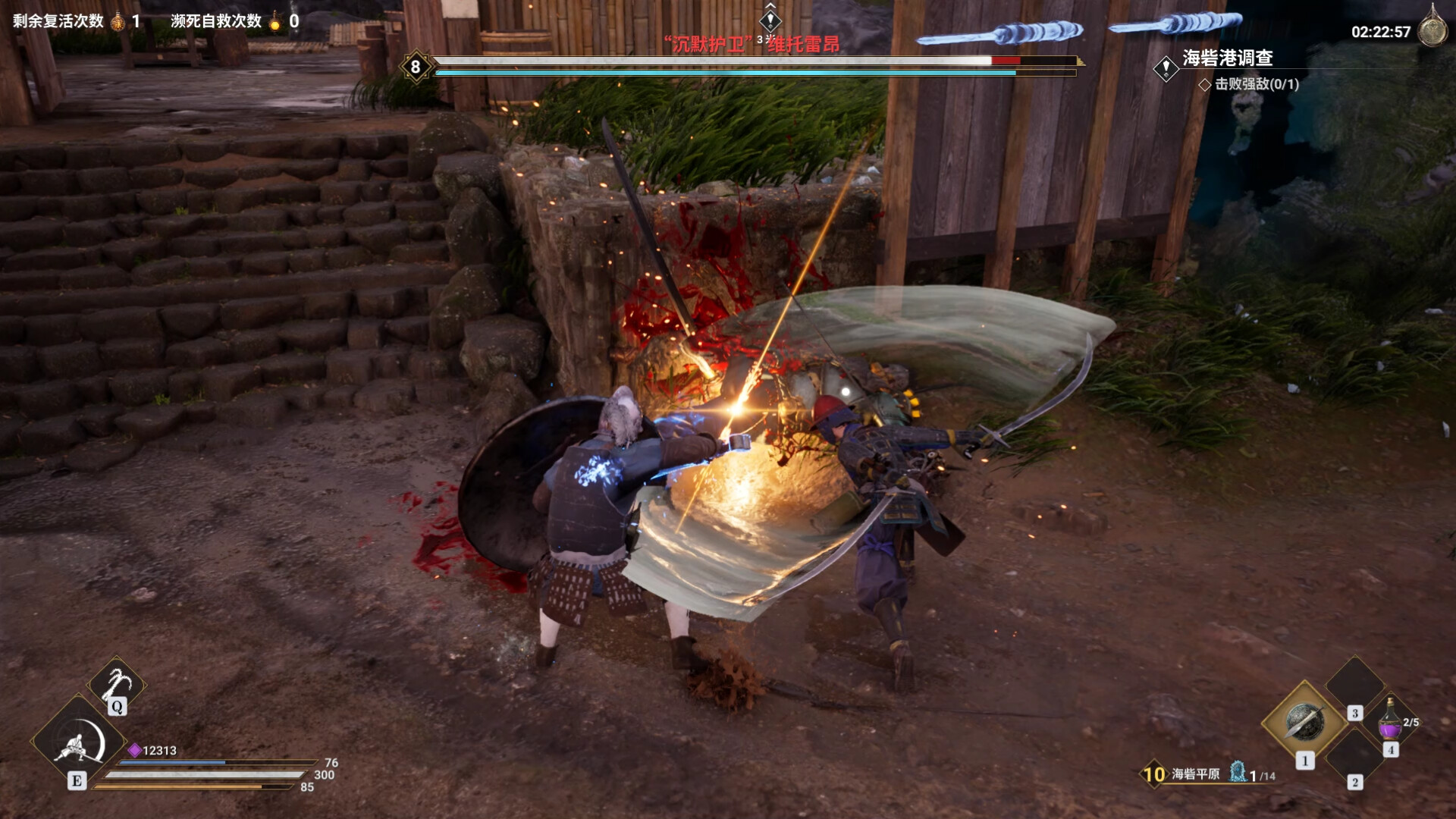Select the sword and shield weapon slot
The height and width of the screenshot is (819, 1456).
[1304, 723]
